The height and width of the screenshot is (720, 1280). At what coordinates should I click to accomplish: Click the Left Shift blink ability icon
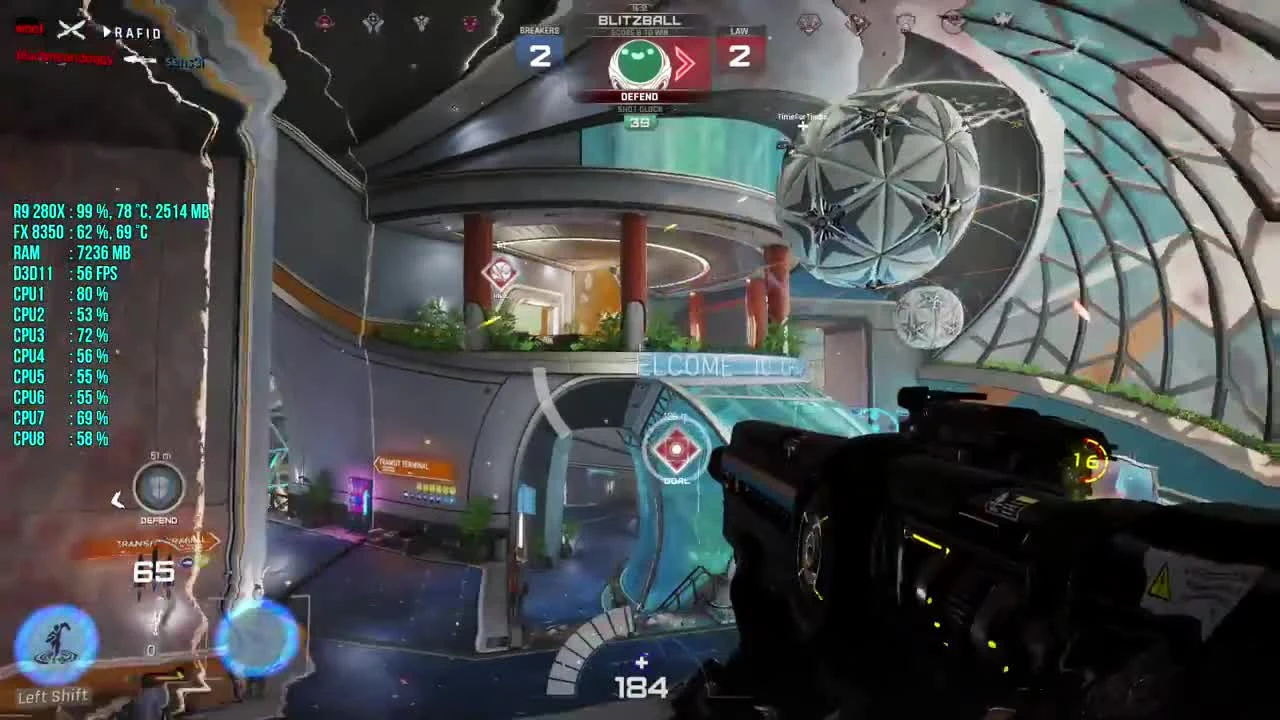click(x=58, y=645)
